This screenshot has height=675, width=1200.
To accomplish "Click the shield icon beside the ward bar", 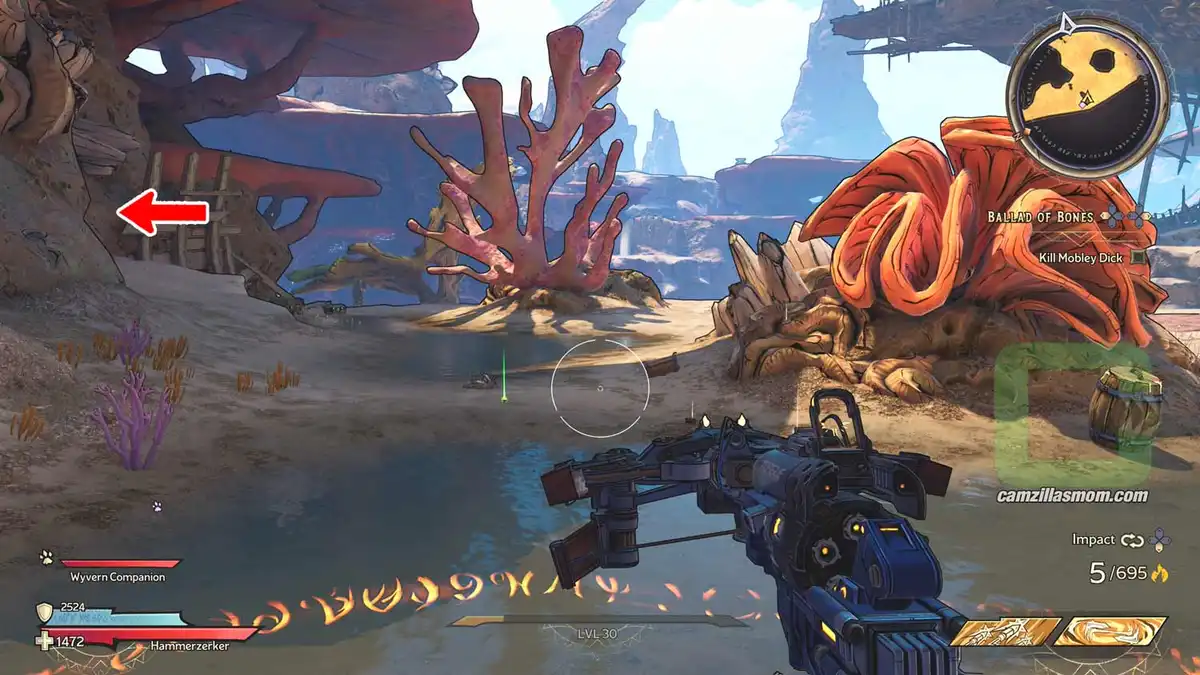I will pos(44,612).
